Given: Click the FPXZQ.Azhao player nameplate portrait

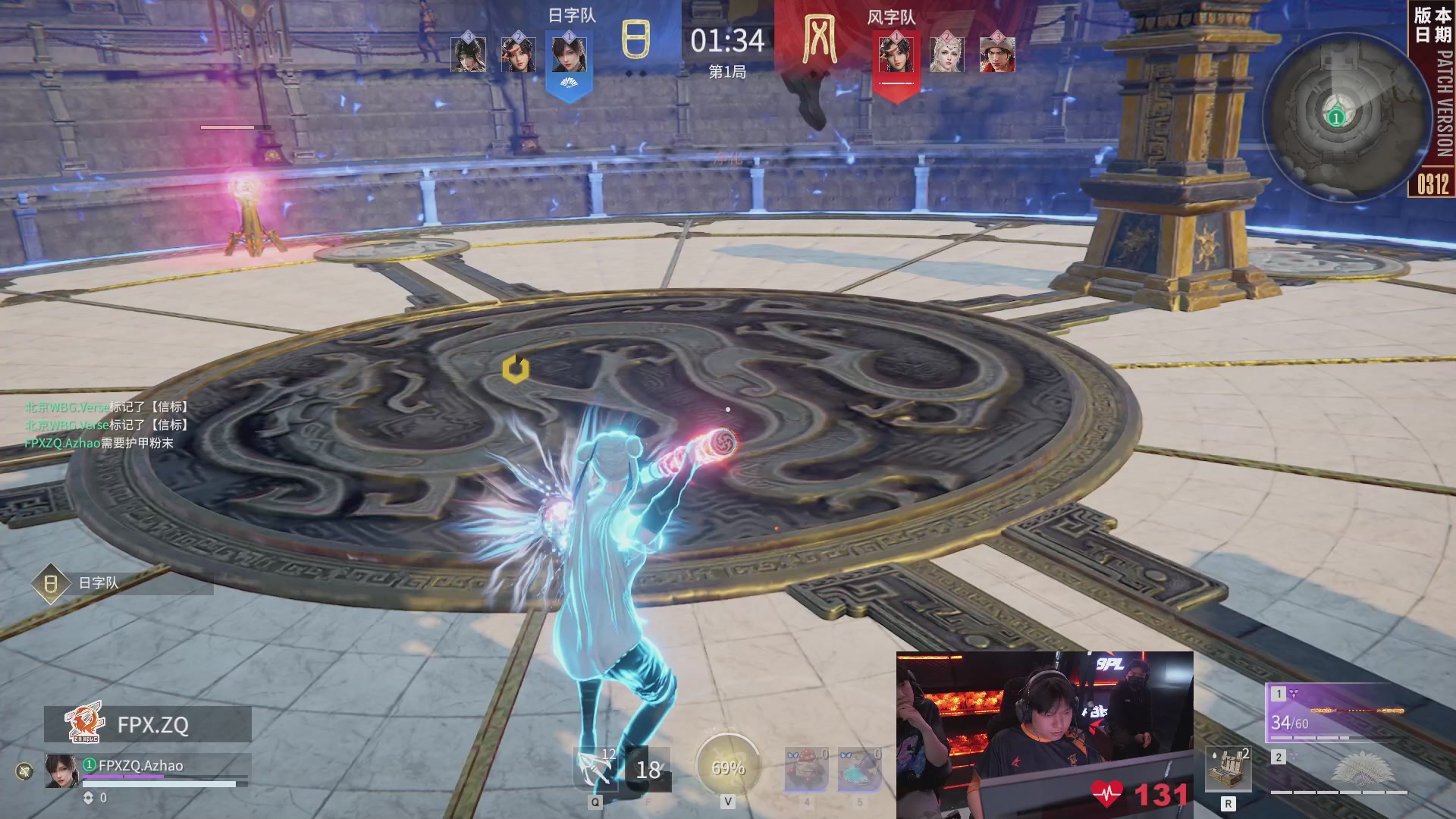Looking at the screenshot, I should click(61, 770).
